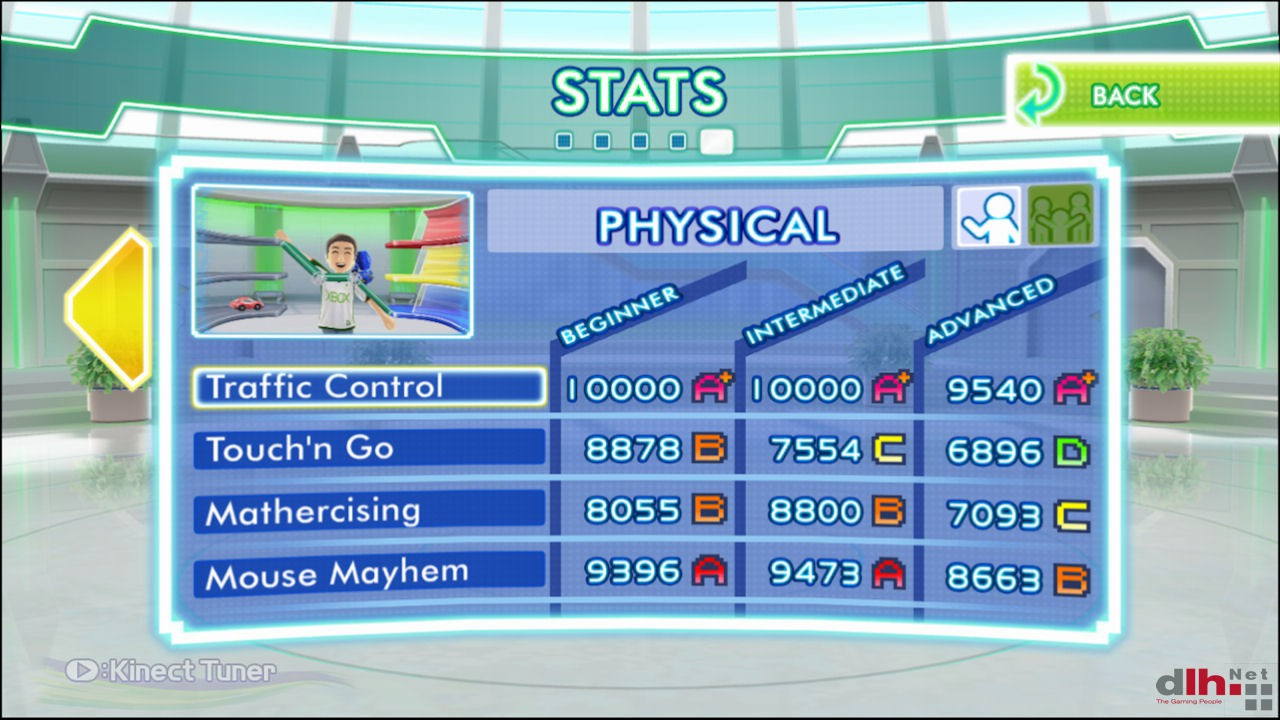Screen dimensions: 1280x720
Task: Pick the Mouse Mayhem row
Action: [x=369, y=575]
